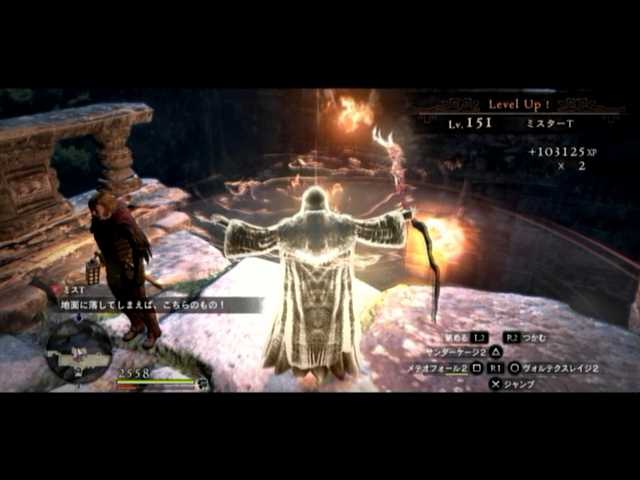Toggle the lantern icon beside the health bar
Image resolution: width=640 pixels, height=480 pixels.
coord(203,381)
